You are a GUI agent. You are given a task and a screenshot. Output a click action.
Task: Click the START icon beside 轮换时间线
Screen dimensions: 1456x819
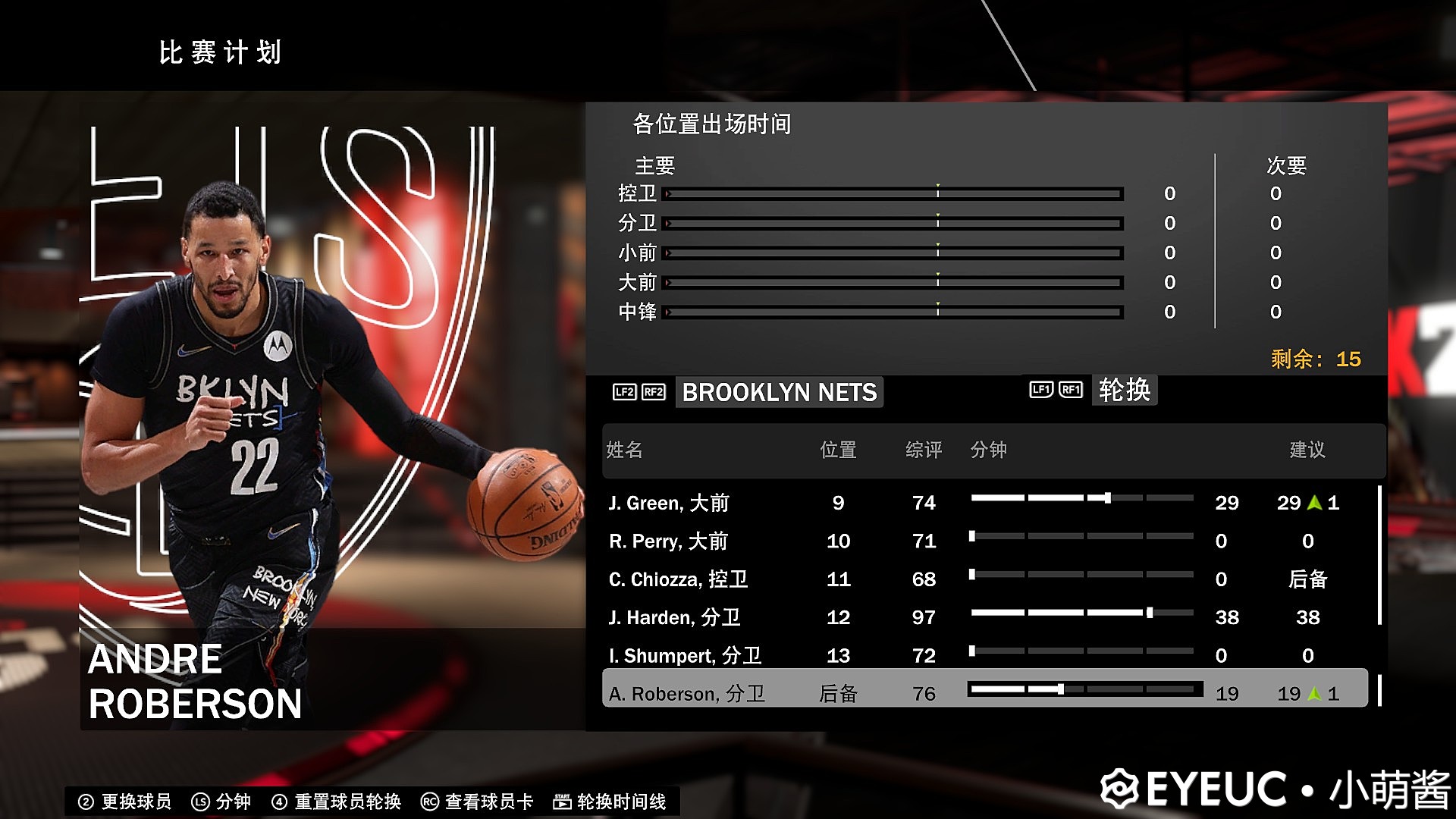pyautogui.click(x=561, y=800)
